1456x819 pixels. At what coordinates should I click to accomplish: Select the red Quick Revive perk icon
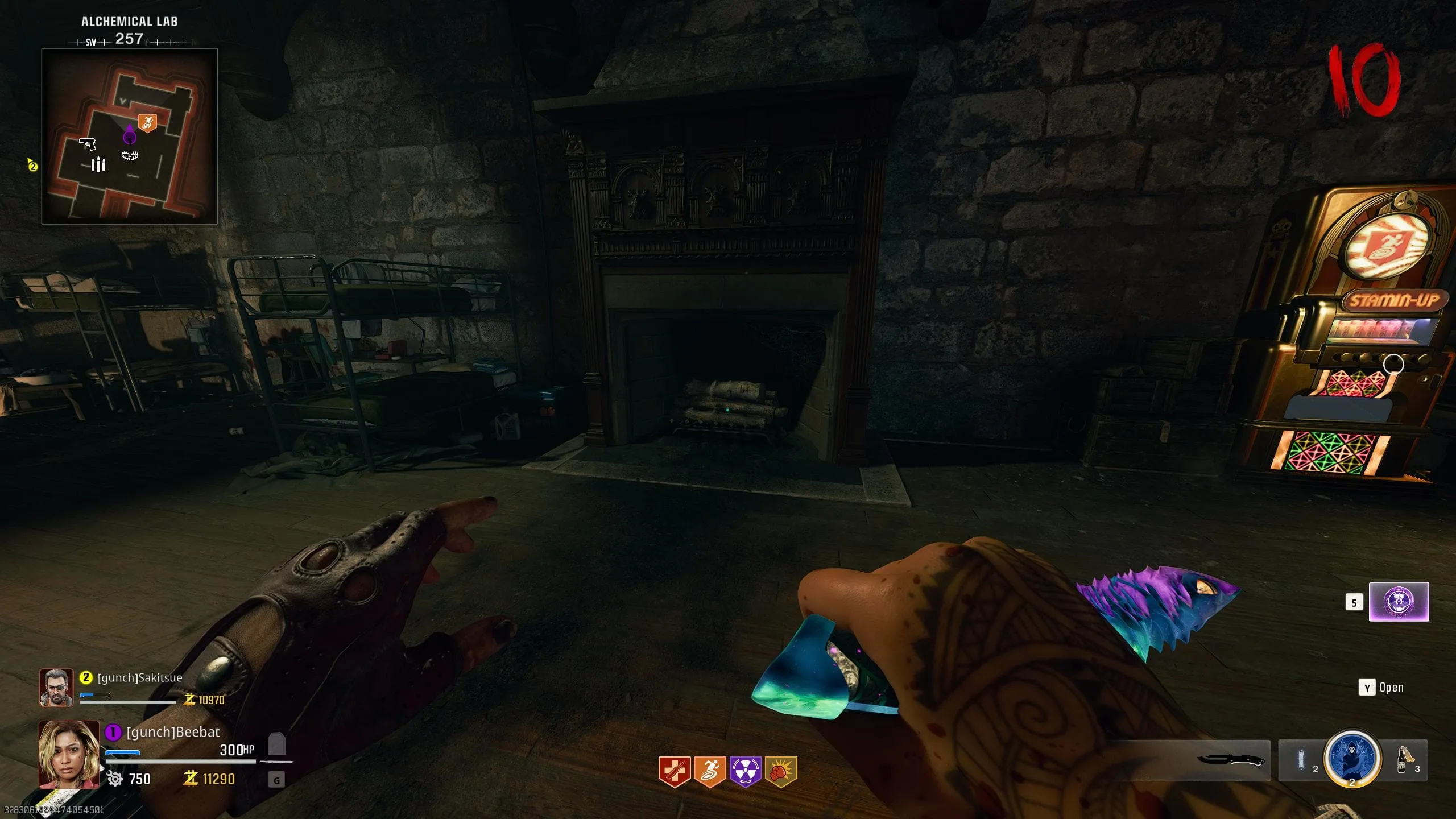[x=675, y=771]
